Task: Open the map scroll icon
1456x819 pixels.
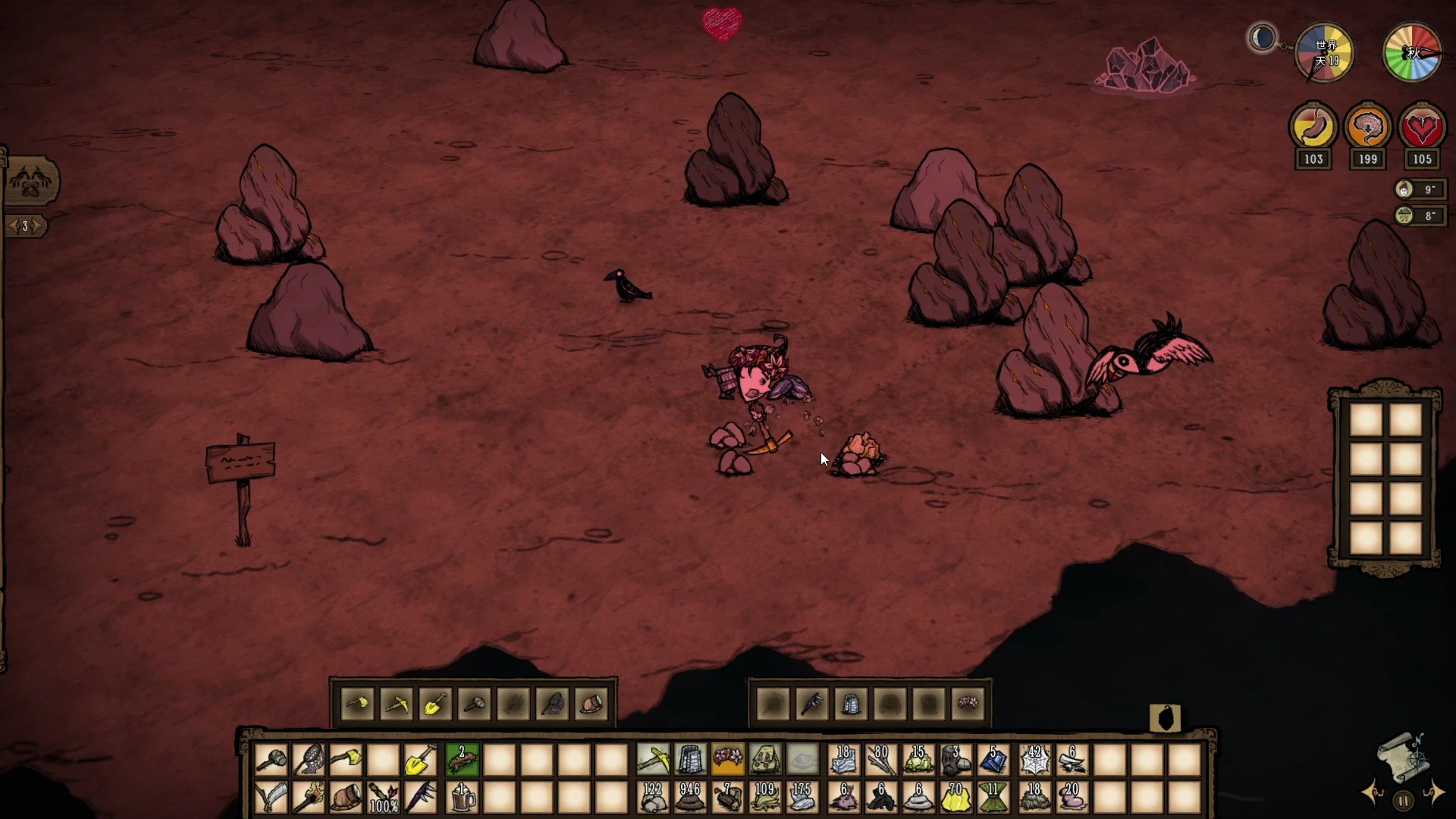Action: click(x=1403, y=757)
